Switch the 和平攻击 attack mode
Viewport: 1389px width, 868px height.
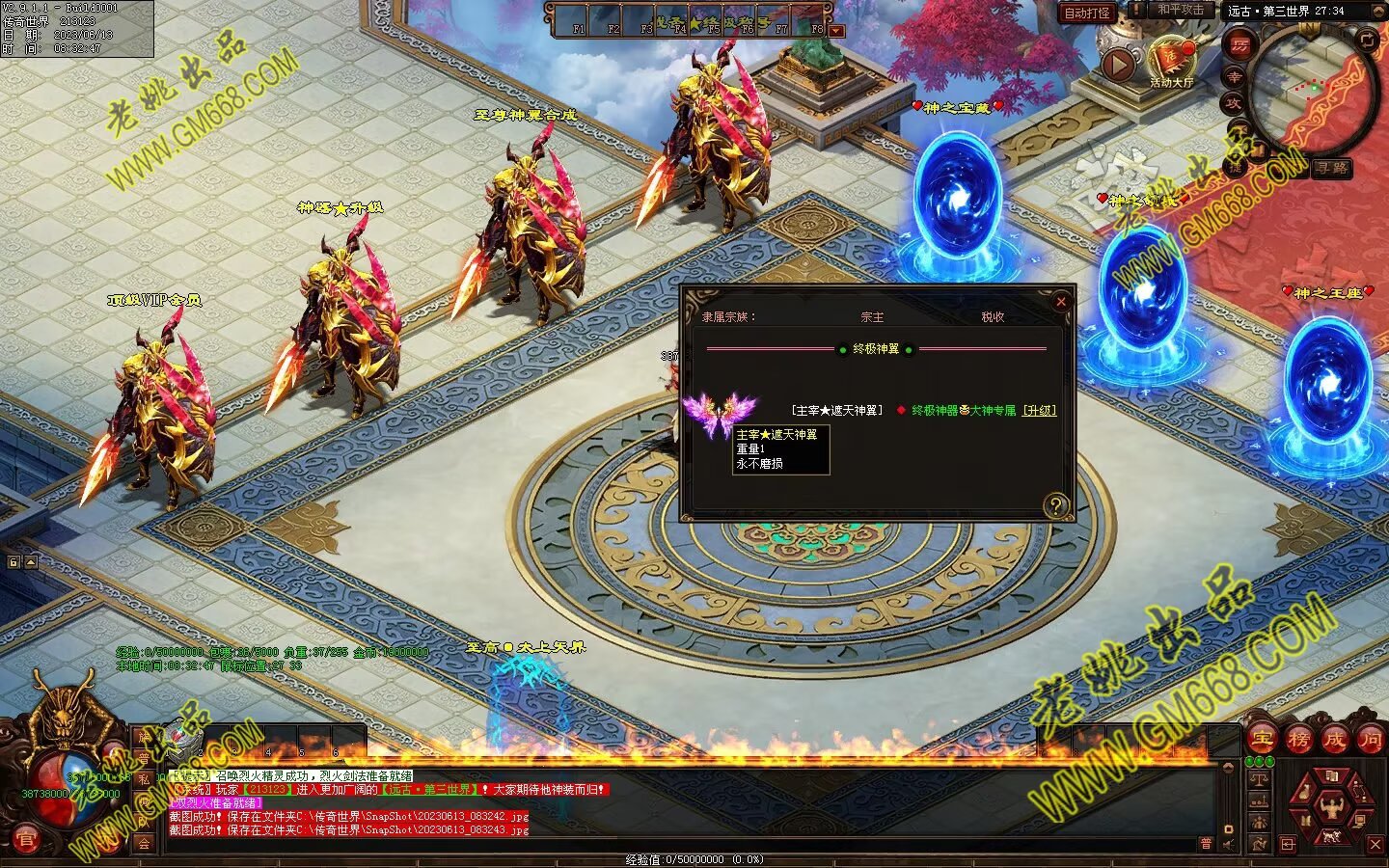click(x=1181, y=10)
